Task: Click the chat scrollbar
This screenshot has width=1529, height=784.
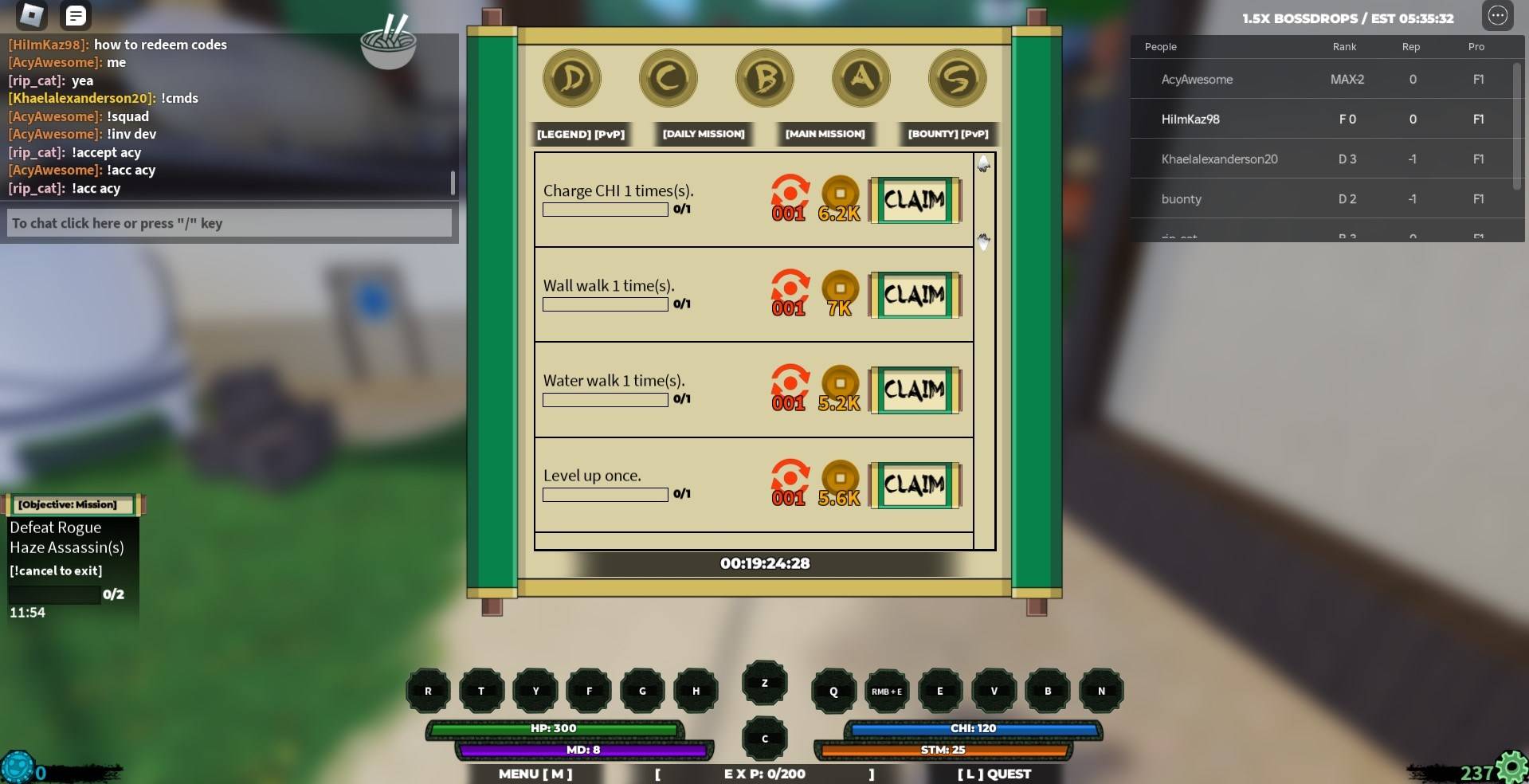Action: (x=453, y=183)
